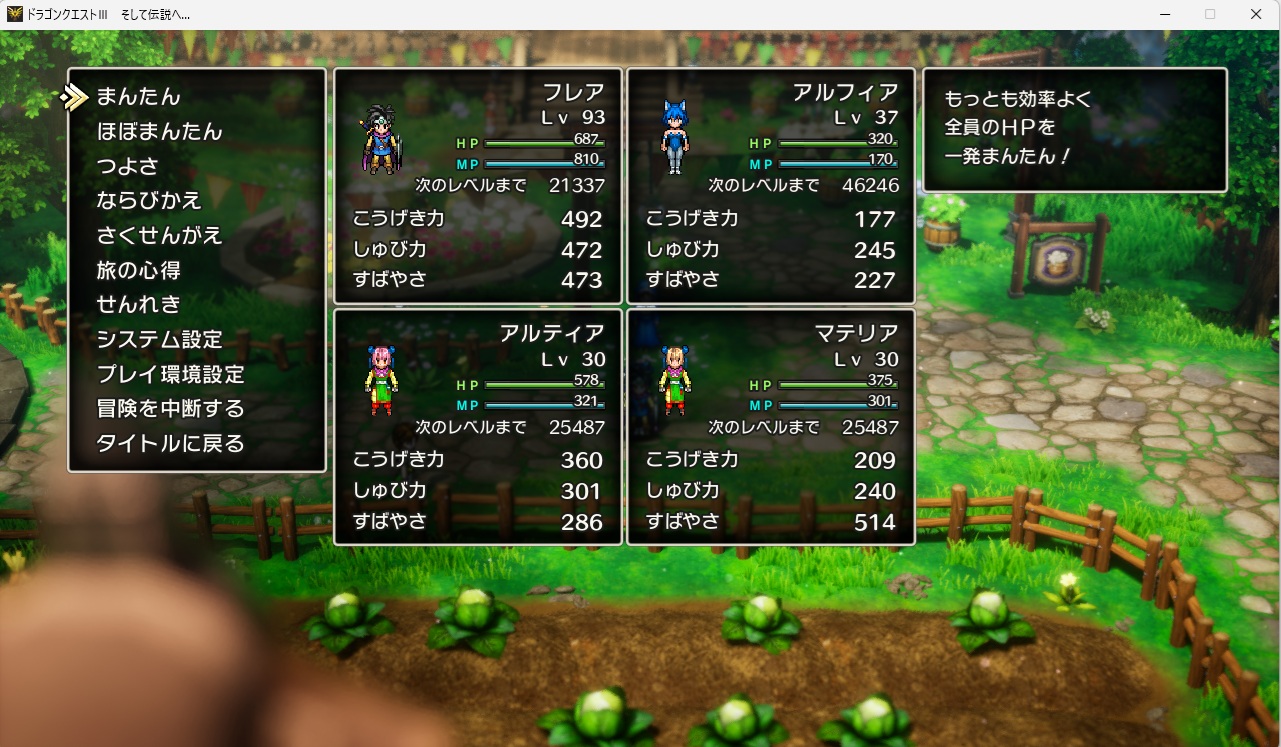Viewport: 1281px width, 747px height.
Task: Choose 冒険を中断する to suspend adventure
Action: point(170,409)
